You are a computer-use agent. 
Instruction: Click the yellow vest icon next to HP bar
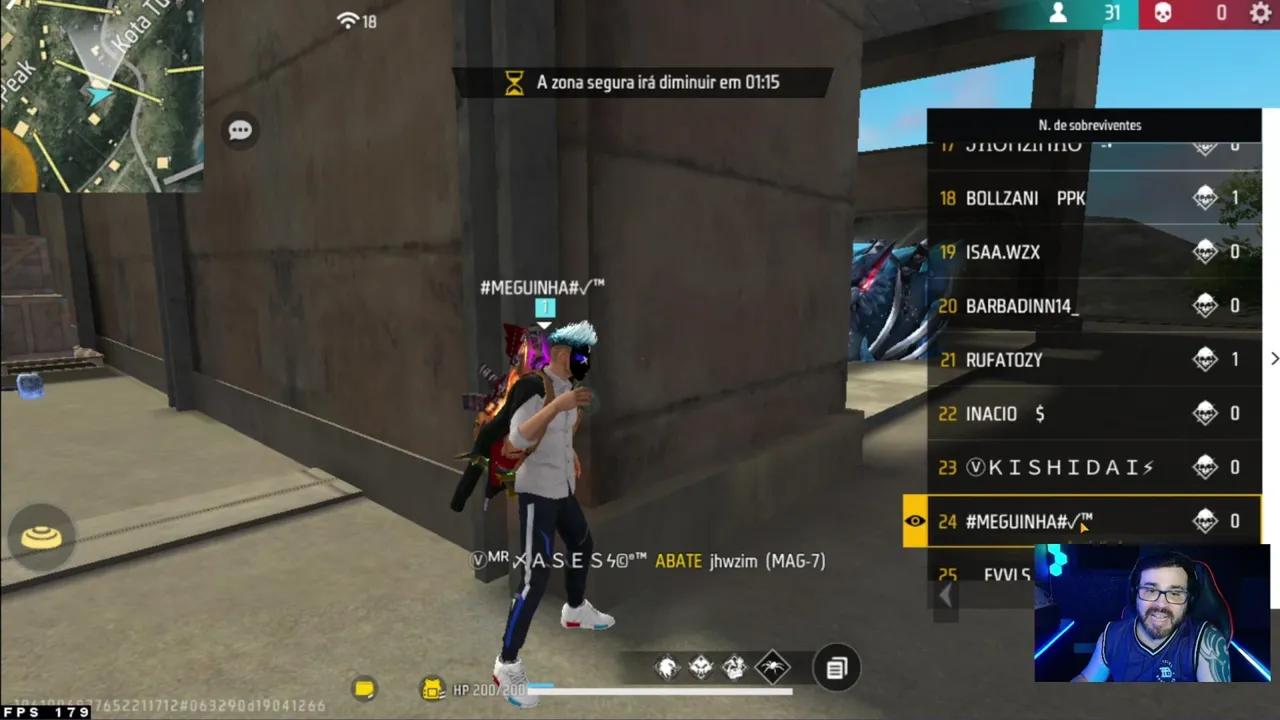(432, 689)
